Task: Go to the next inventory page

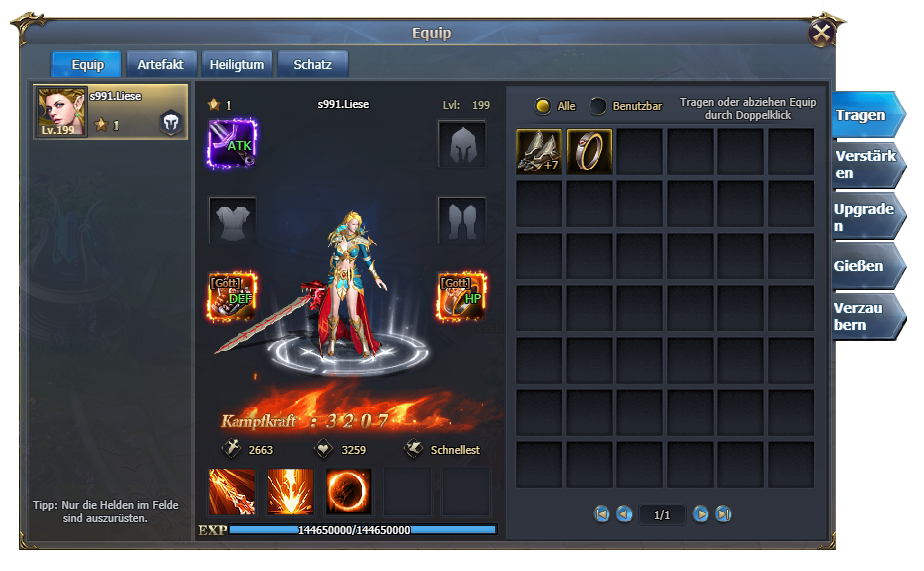Action: 700,514
